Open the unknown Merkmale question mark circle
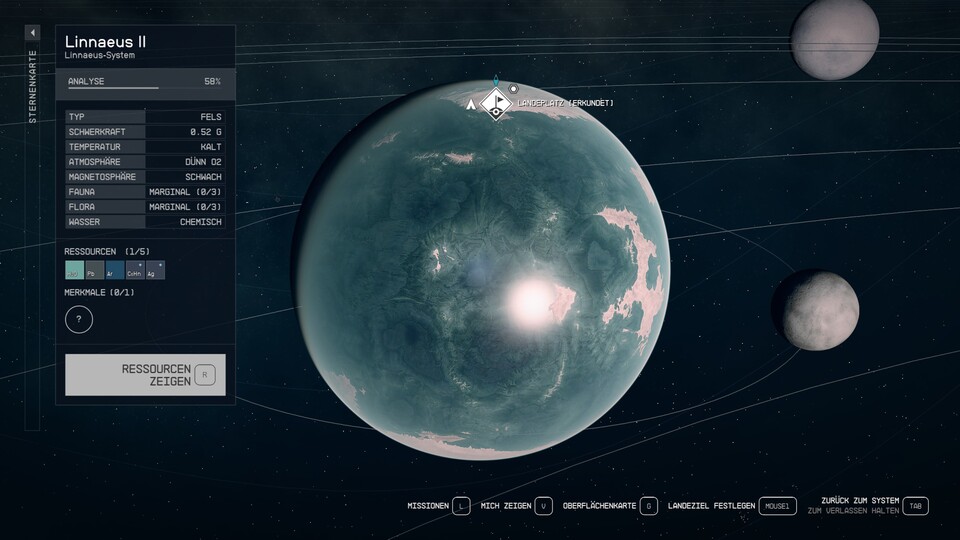This screenshot has width=960, height=540. pos(79,320)
